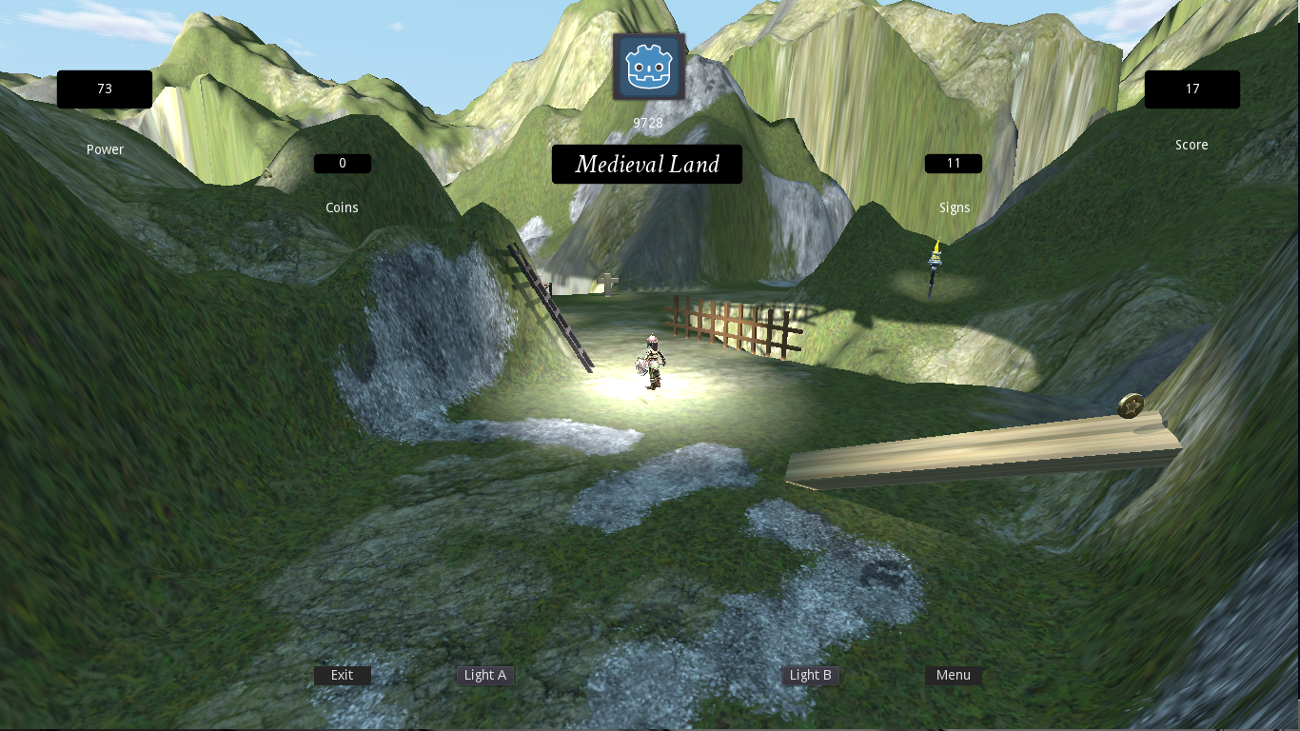Click the Signs counter showing 11
This screenshot has width=1300, height=731.
coord(953,162)
